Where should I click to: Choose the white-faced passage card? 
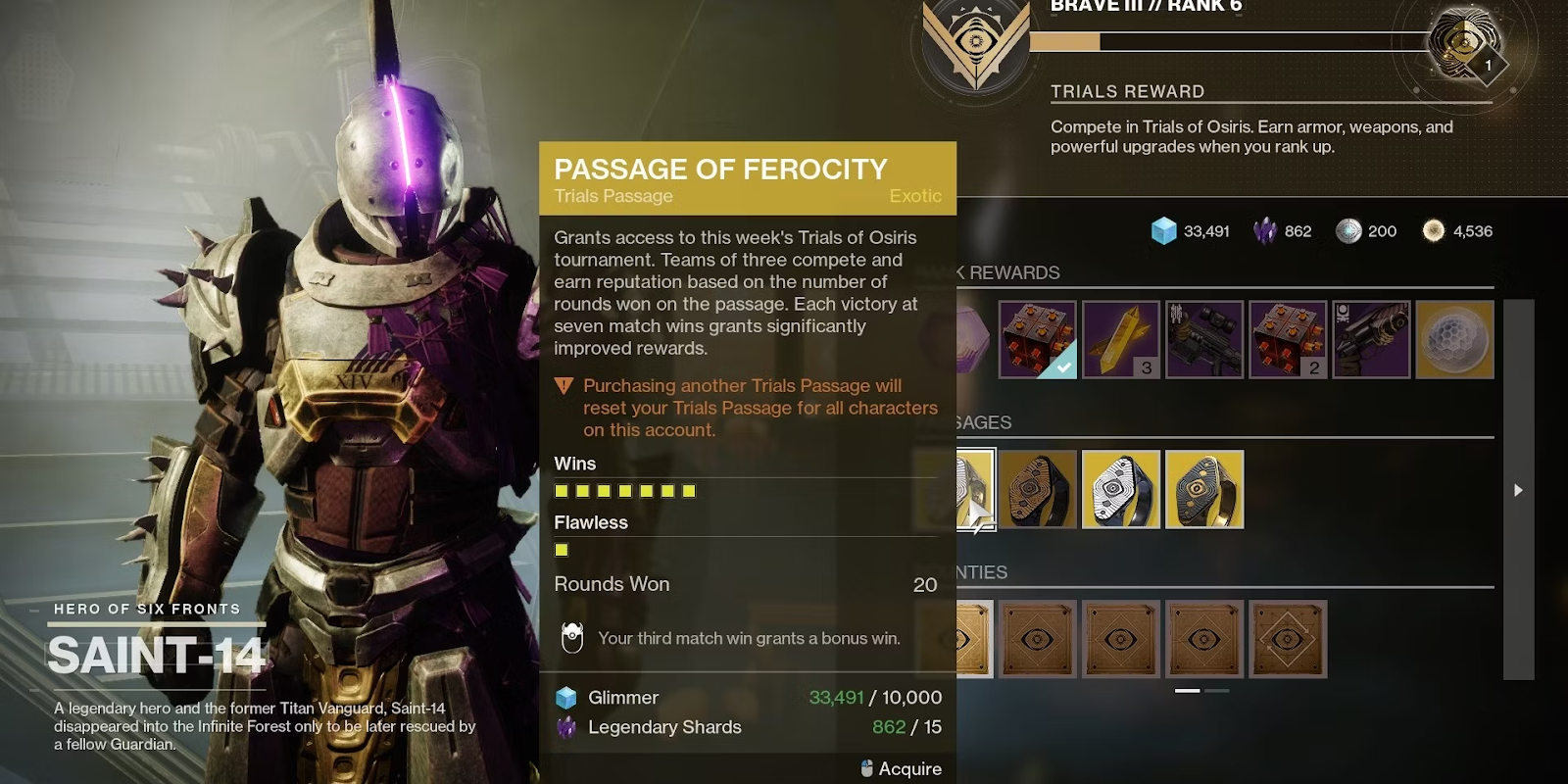1121,489
